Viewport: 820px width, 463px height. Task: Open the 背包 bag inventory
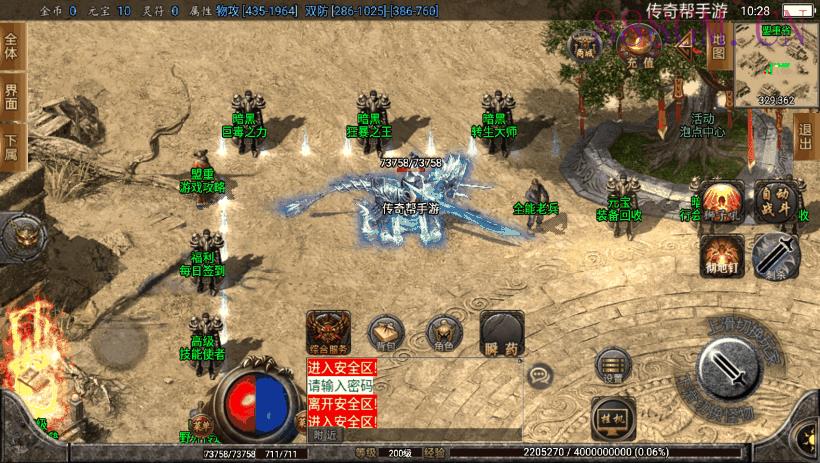pos(385,333)
